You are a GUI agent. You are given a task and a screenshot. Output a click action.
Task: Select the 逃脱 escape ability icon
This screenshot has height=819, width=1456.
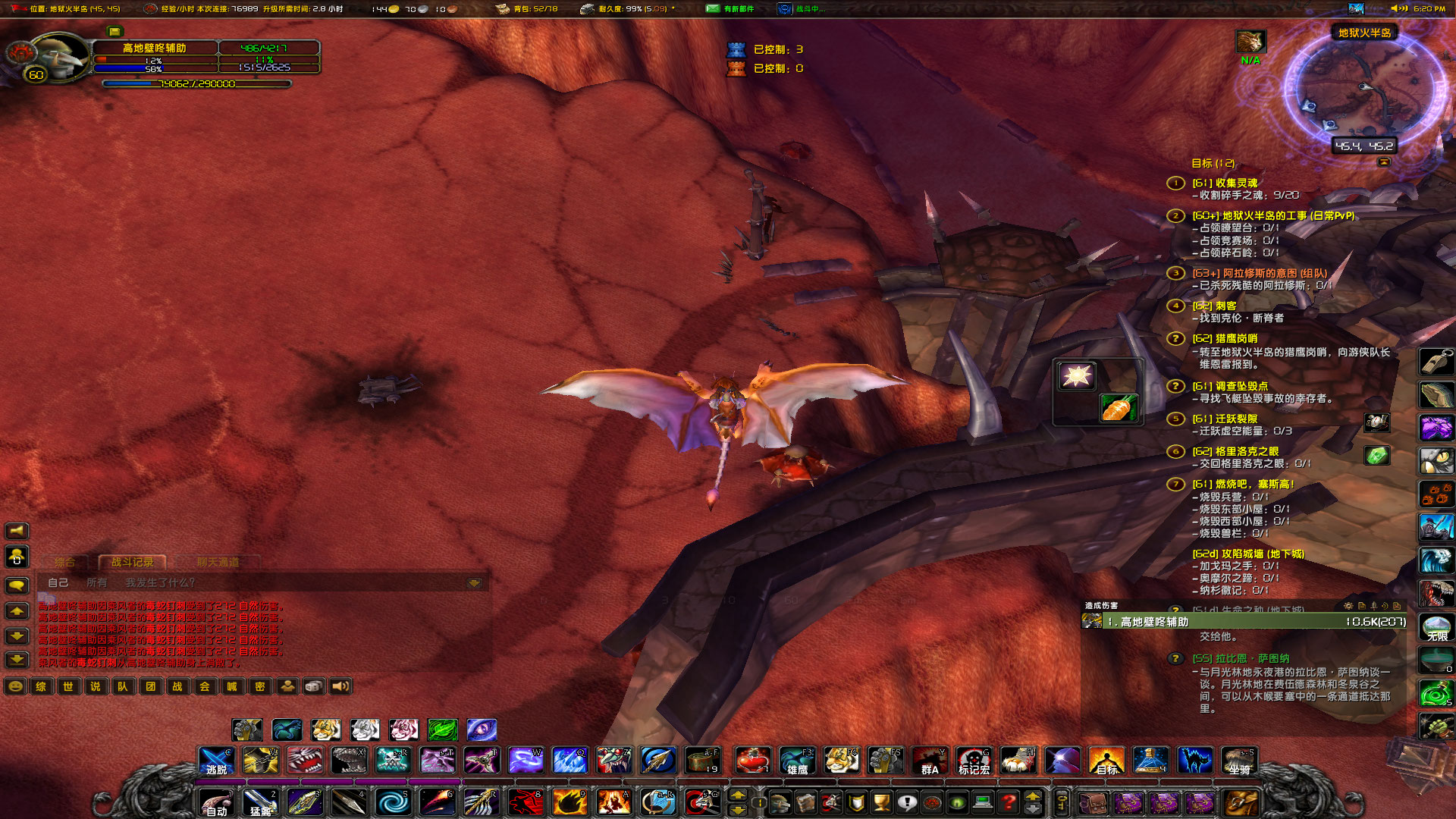[x=215, y=761]
